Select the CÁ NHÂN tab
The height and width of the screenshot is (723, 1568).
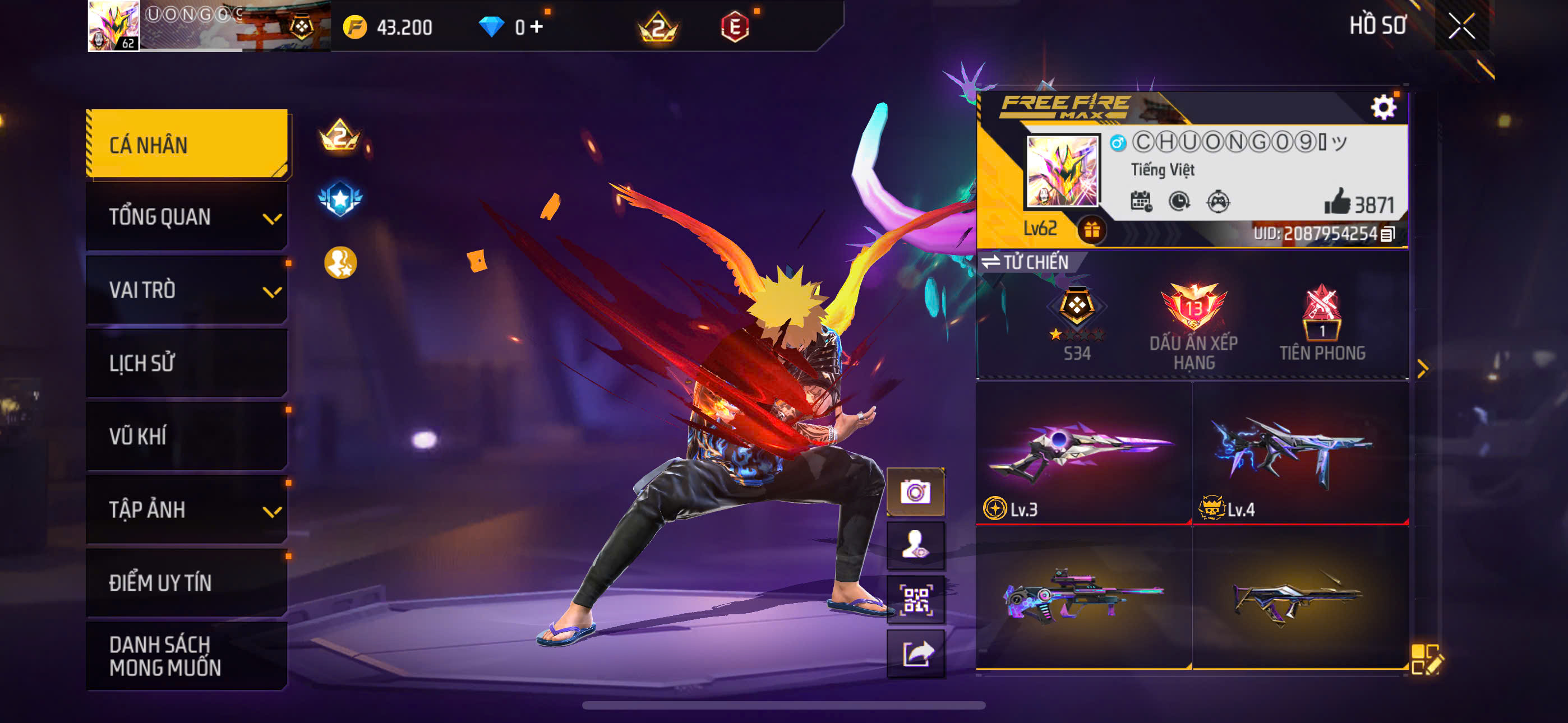click(x=187, y=144)
